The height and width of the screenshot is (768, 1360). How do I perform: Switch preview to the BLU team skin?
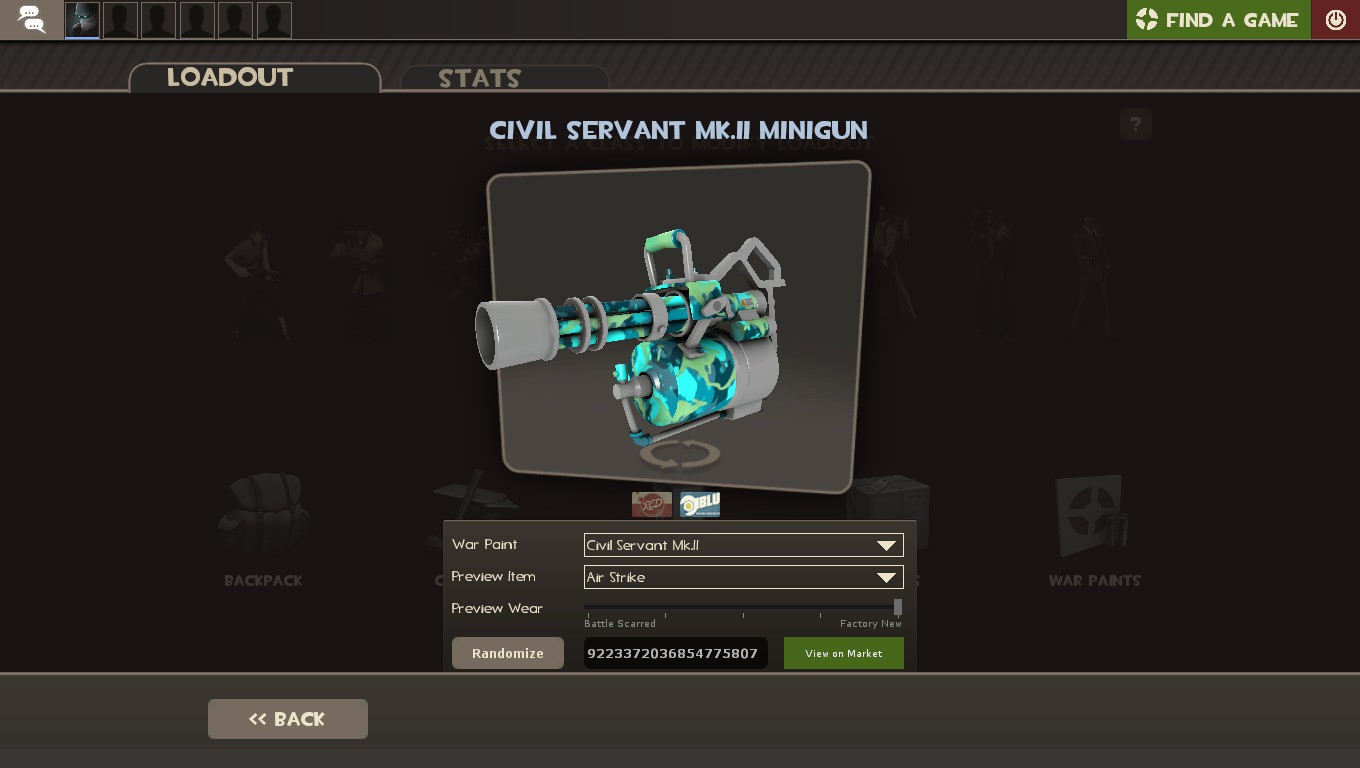coord(699,504)
